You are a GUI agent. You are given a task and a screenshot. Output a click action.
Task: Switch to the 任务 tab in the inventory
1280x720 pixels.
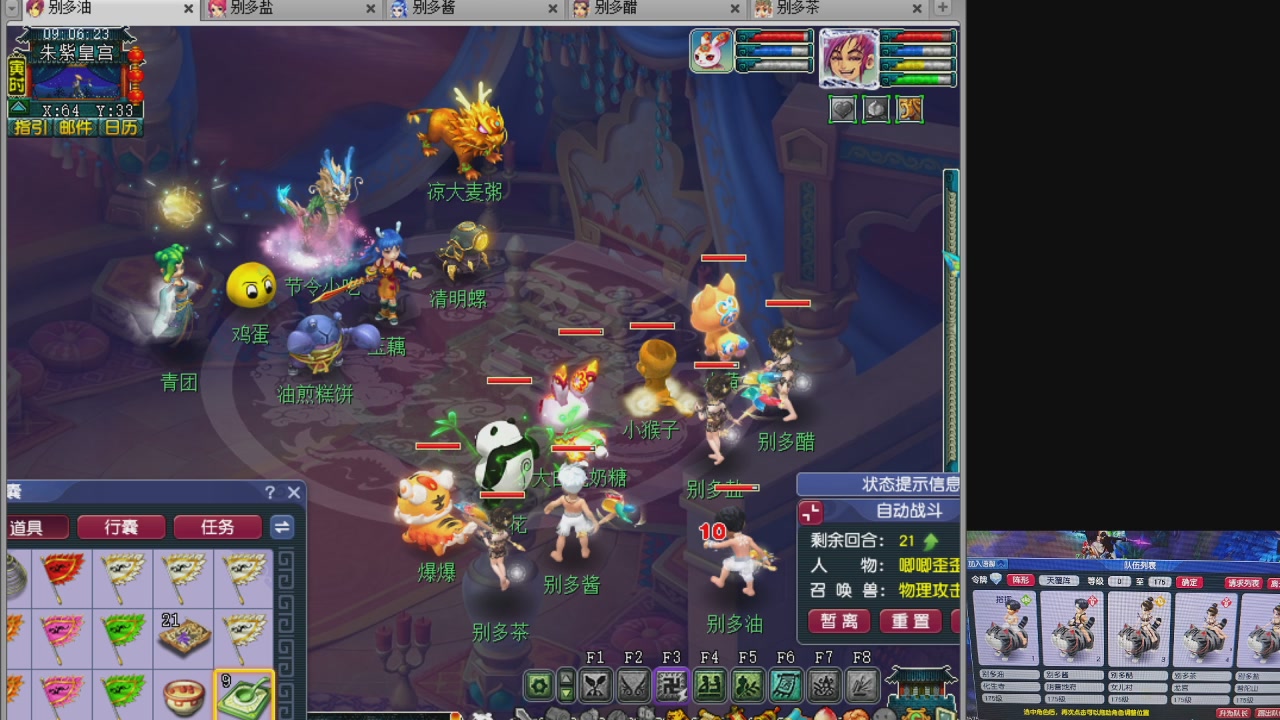click(217, 527)
